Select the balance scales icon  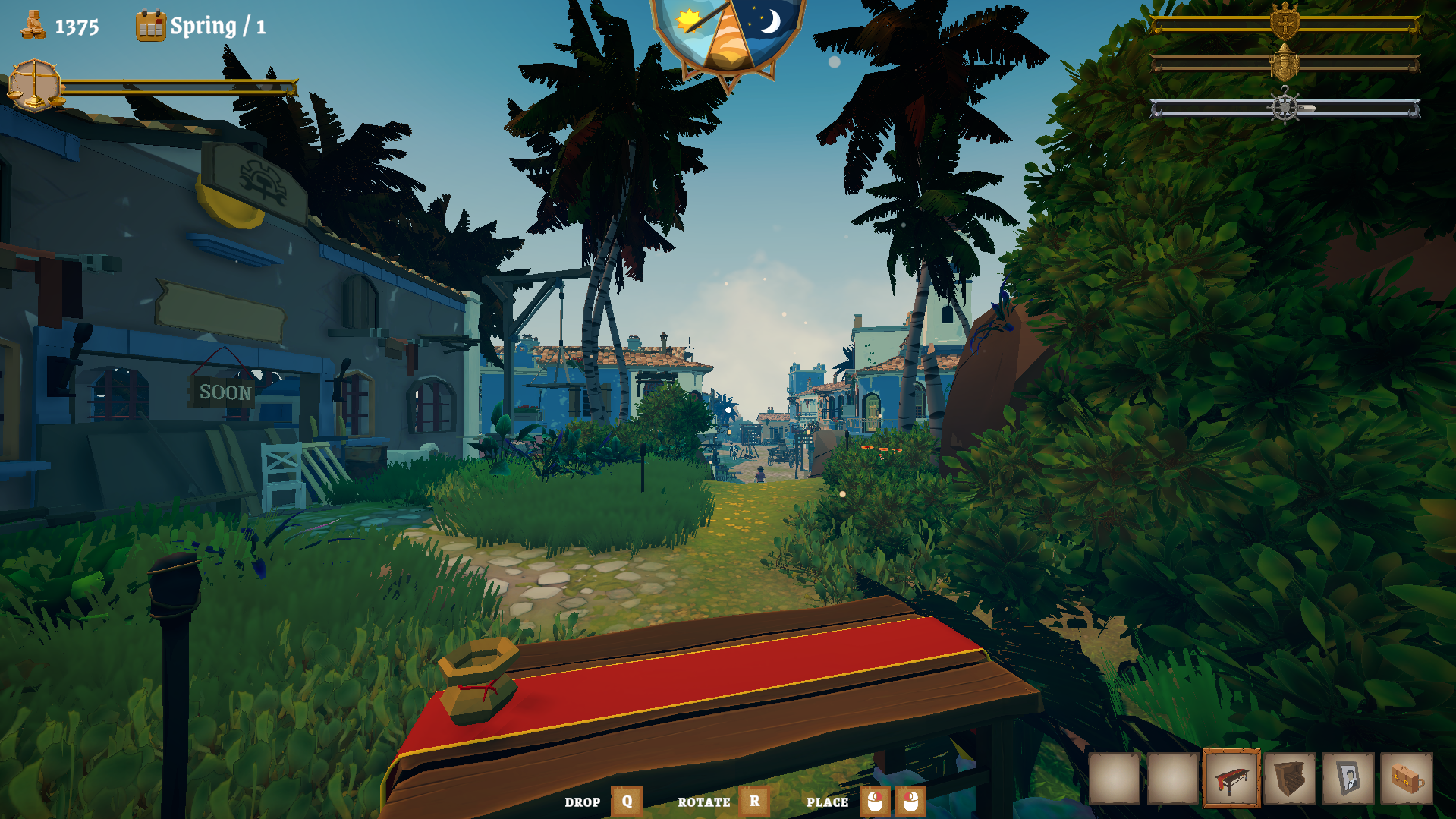pos(33,83)
